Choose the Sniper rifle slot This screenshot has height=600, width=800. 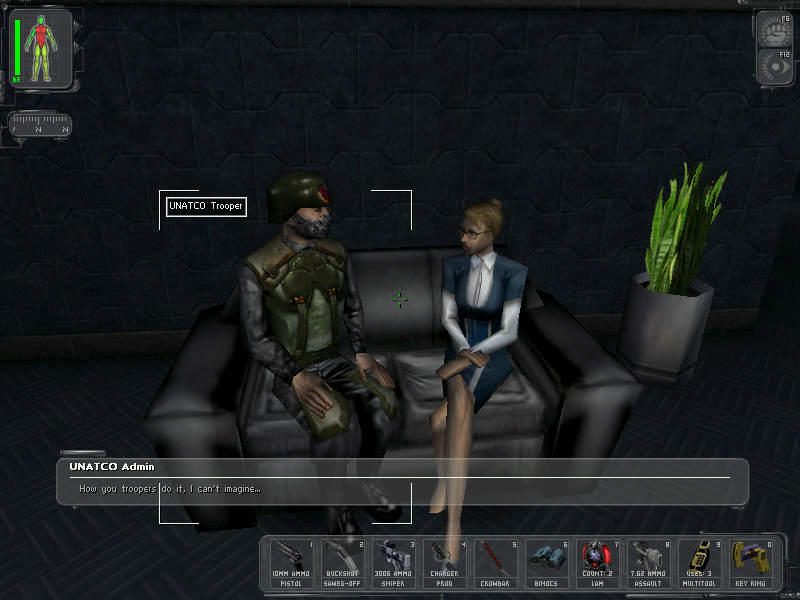(x=393, y=561)
